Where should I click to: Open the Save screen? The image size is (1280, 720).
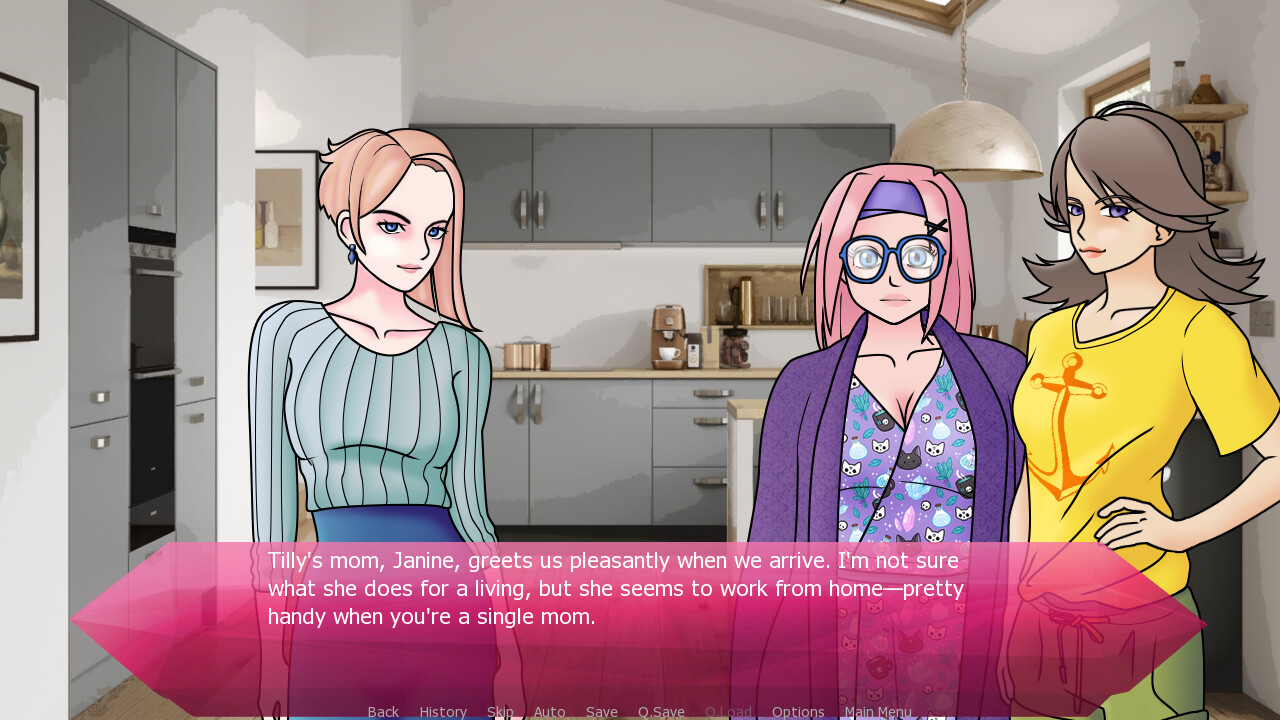(x=601, y=711)
